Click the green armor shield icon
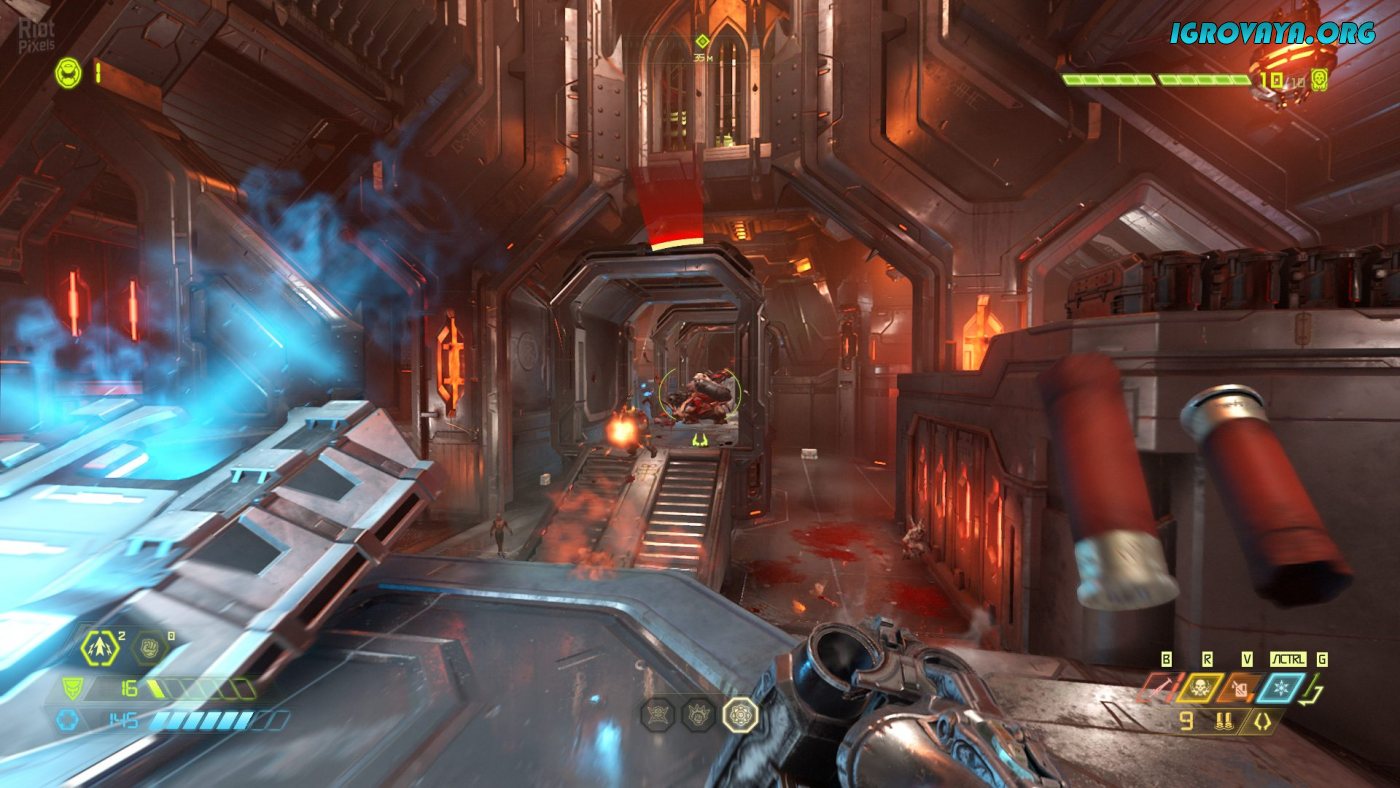Image resolution: width=1400 pixels, height=788 pixels. (71, 688)
